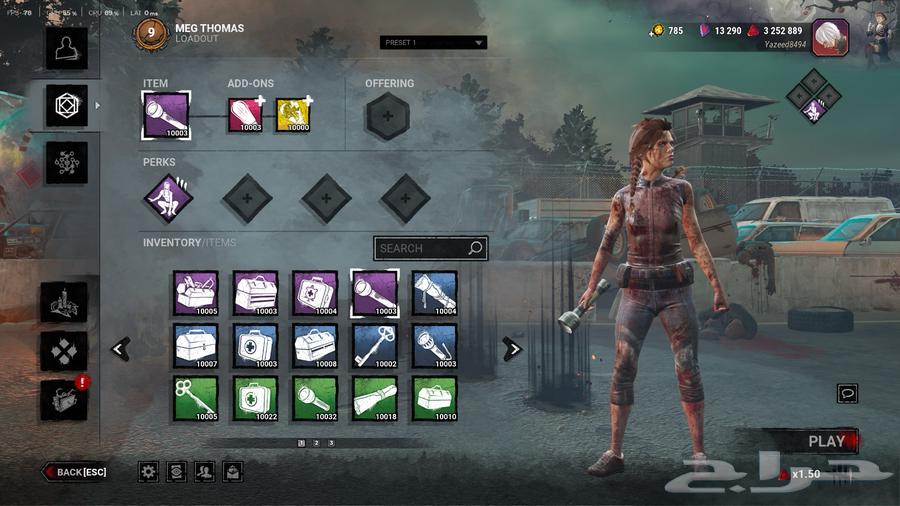Equip the green map scroll numbered 10018
900x506 pixels.
[375, 398]
